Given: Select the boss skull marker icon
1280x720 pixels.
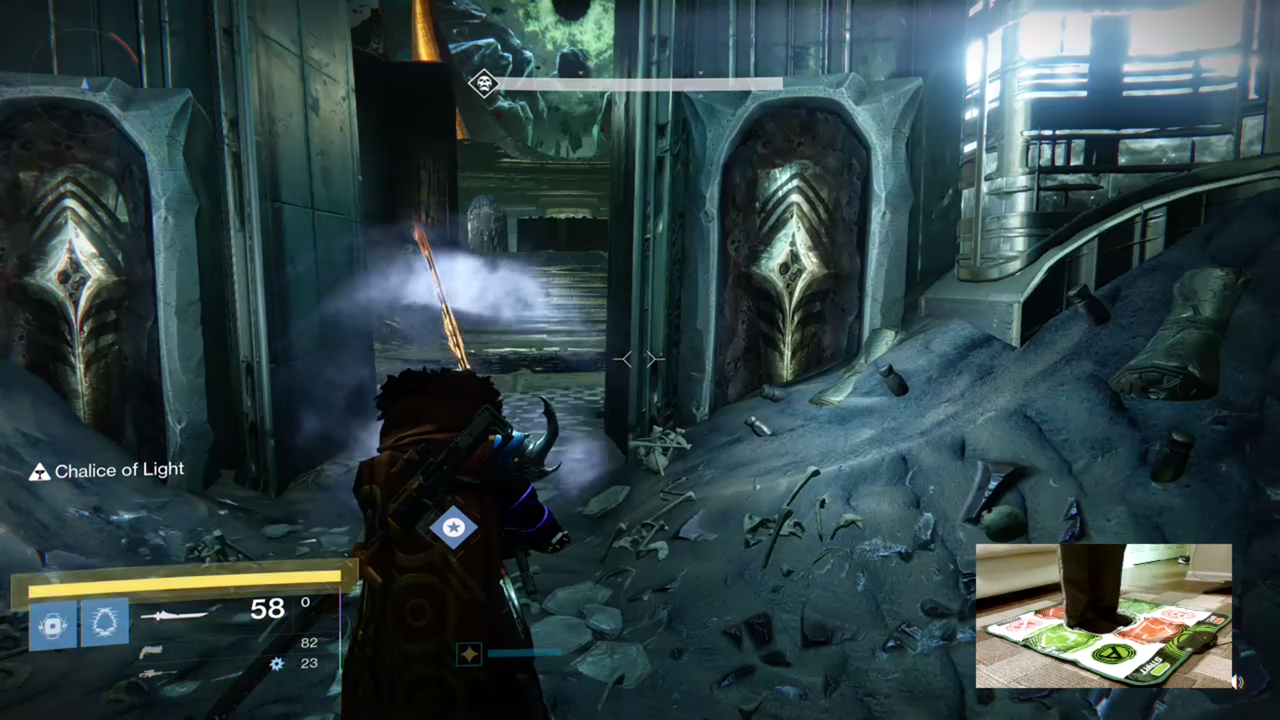Looking at the screenshot, I should (x=484, y=84).
